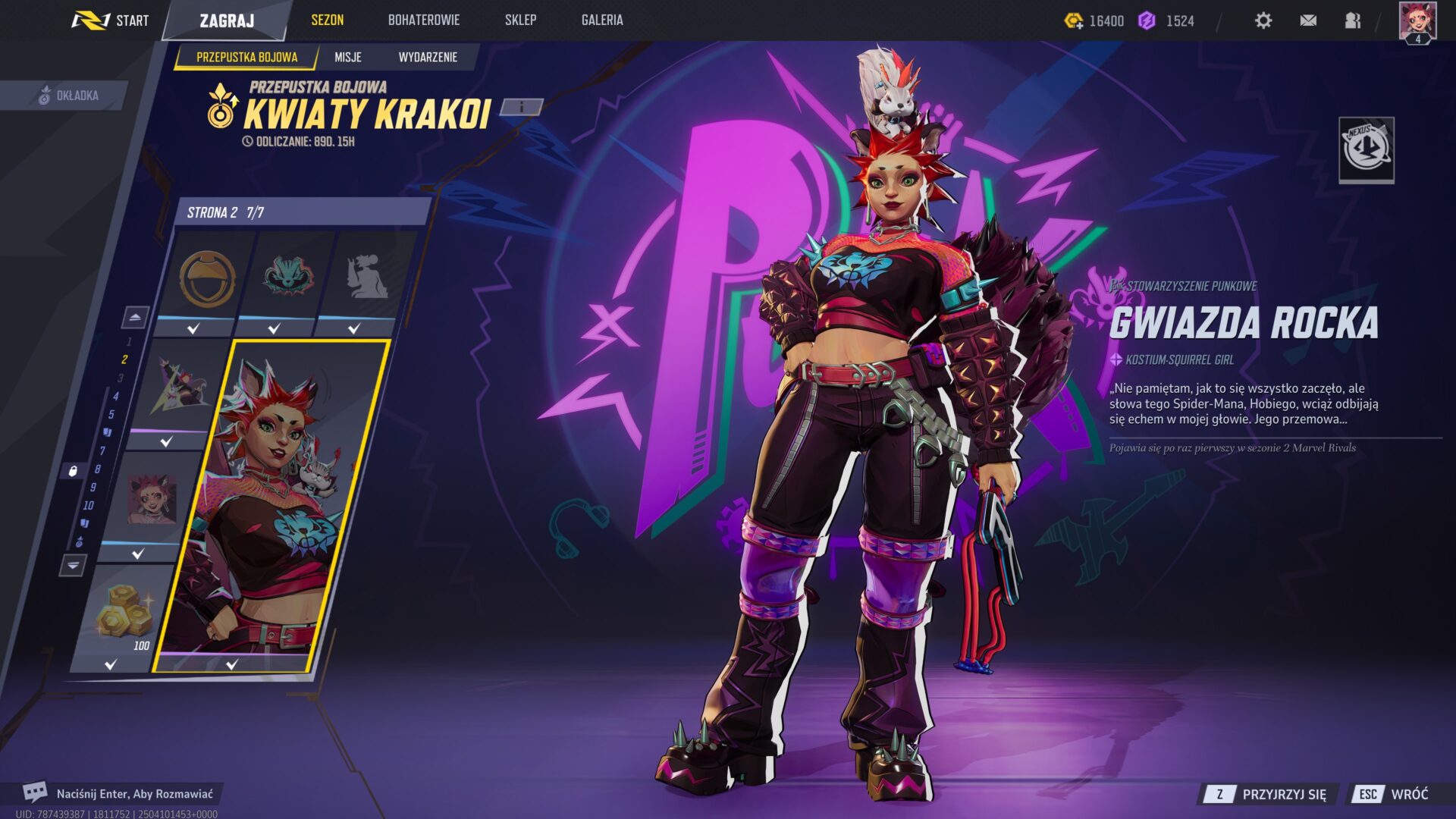Viewport: 1456px width, 819px height.
Task: Click the player profile avatar
Action: coord(1417,21)
